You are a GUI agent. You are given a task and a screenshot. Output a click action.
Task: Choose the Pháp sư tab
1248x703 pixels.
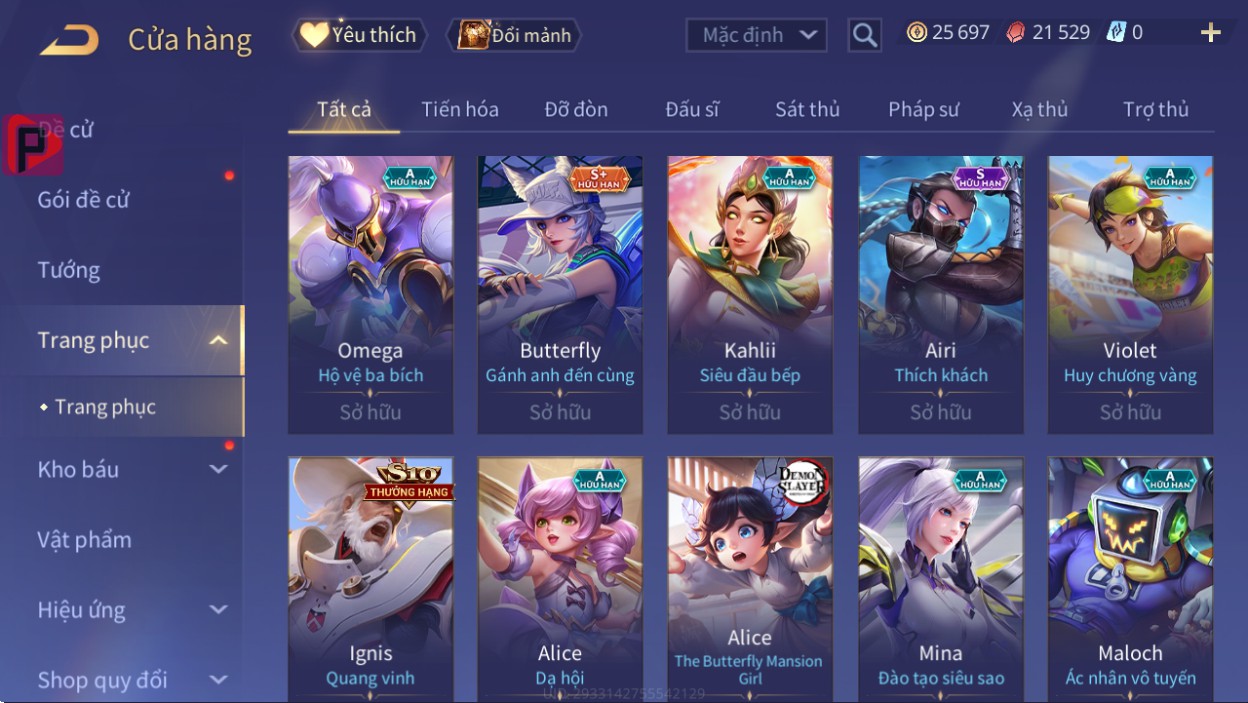coord(923,109)
